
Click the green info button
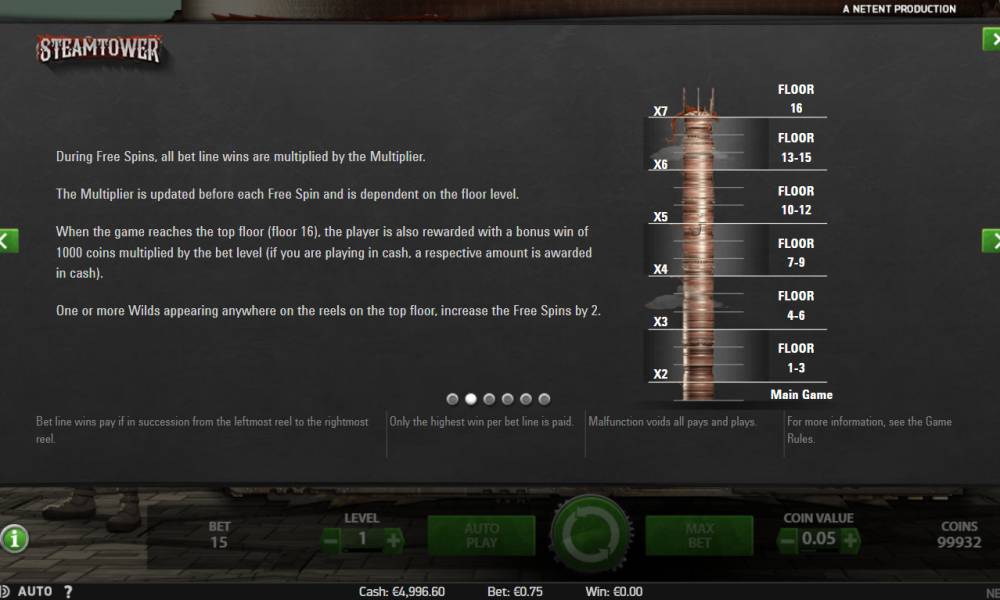(x=14, y=539)
